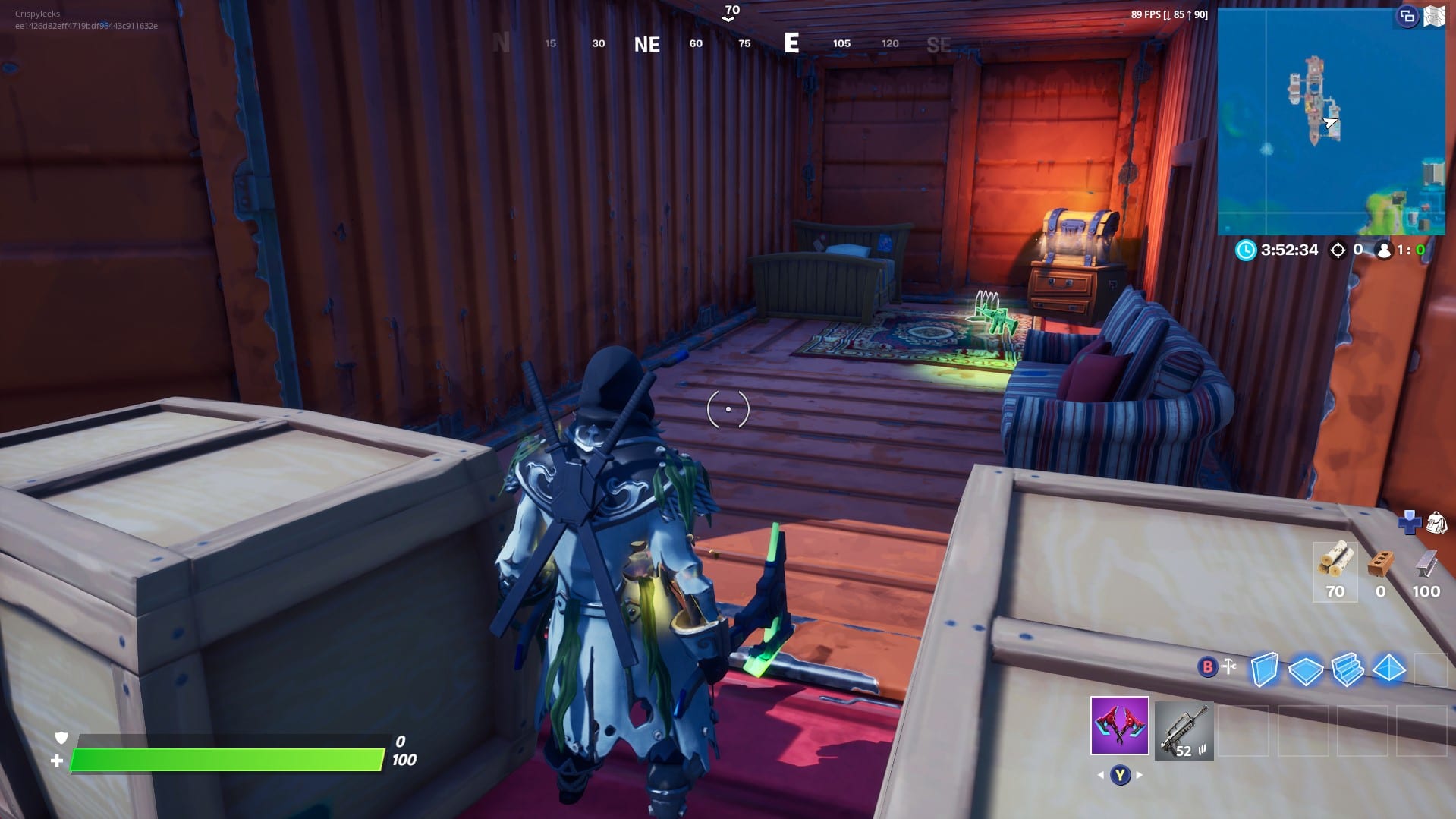The height and width of the screenshot is (819, 1456).
Task: Select the floor build piece icon
Action: 1306,670
